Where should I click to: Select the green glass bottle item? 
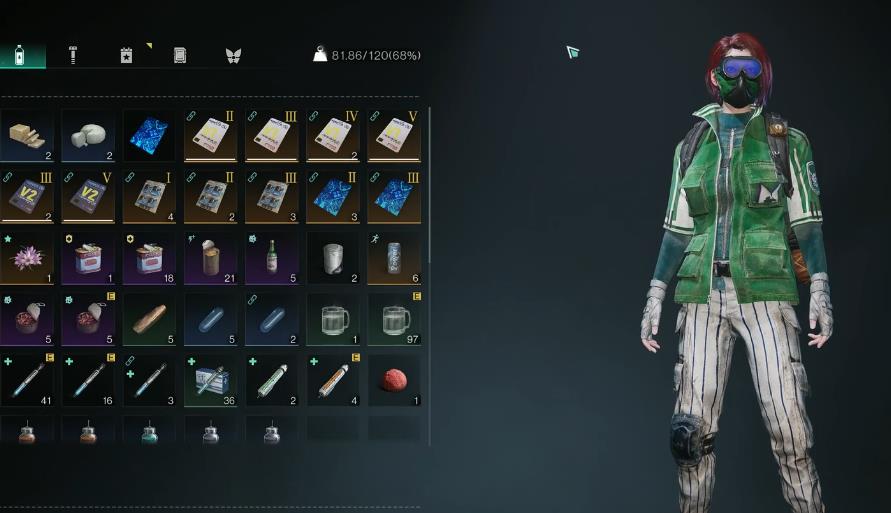(x=272, y=258)
